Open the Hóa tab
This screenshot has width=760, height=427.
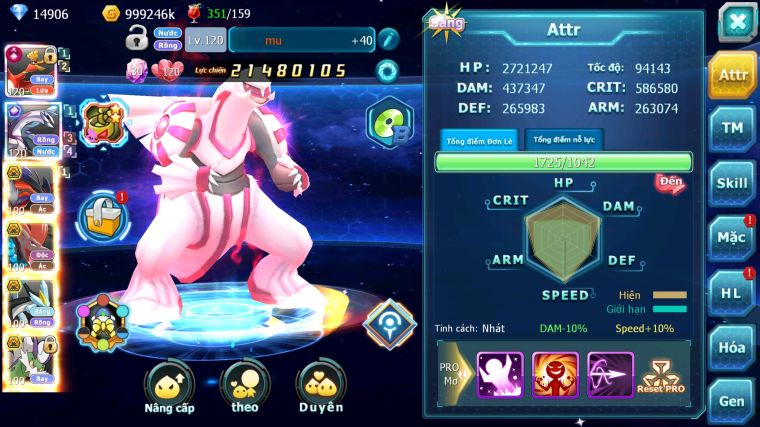(732, 347)
